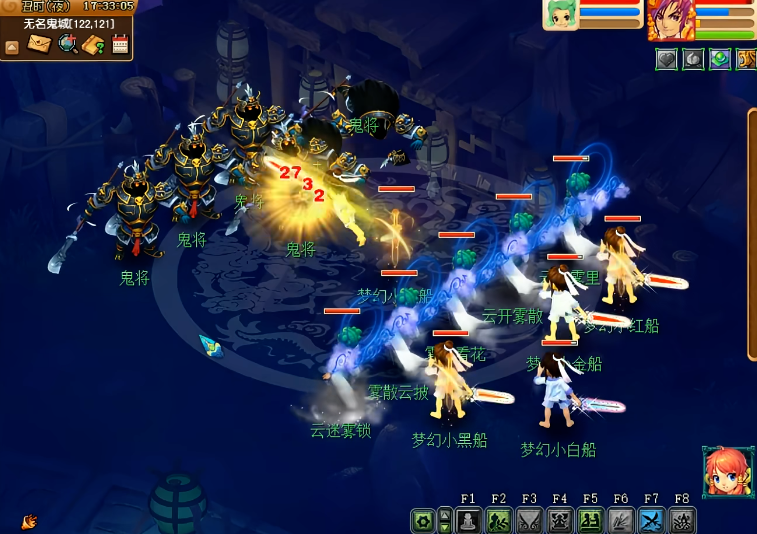Switch the hotbar page with arrows

tap(445, 521)
